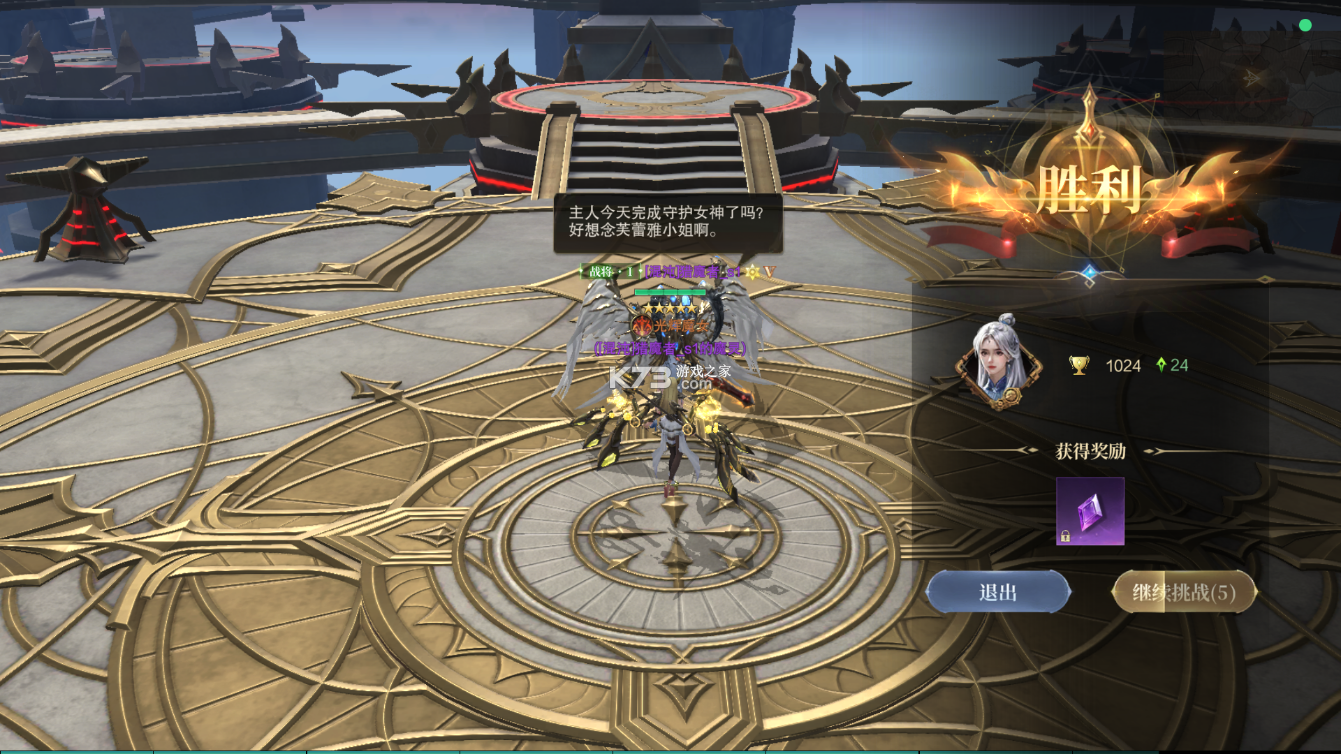This screenshot has width=1341, height=754.
Task: Continue with the 继续挑战 button
Action: coord(1184,592)
